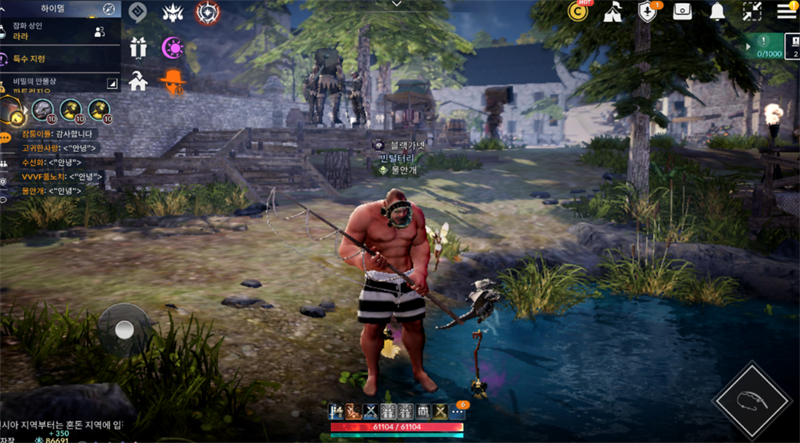The image size is (800, 443).
Task: Open the notification bell
Action: (717, 11)
